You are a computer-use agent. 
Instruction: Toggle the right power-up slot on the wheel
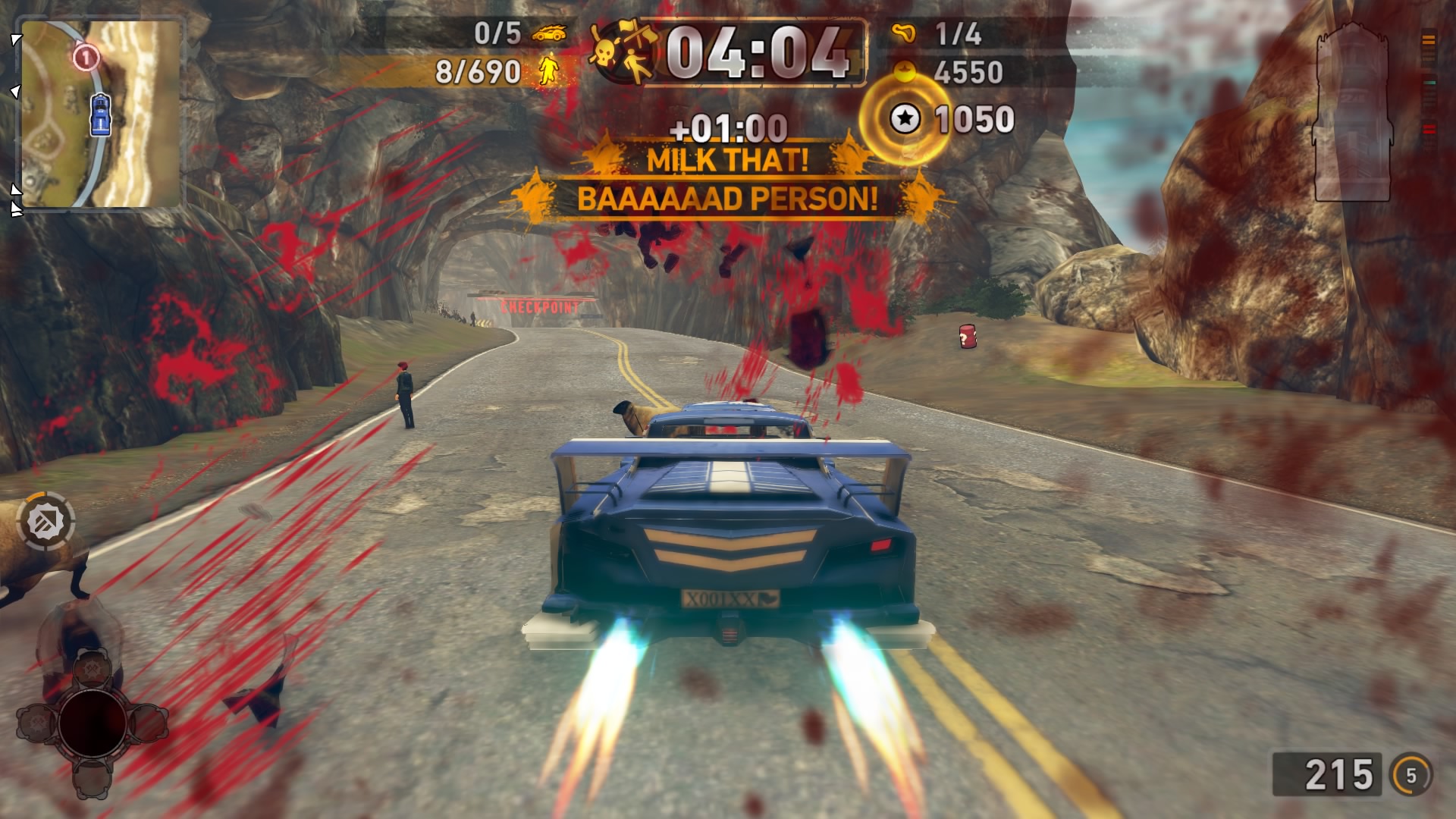coord(149,723)
